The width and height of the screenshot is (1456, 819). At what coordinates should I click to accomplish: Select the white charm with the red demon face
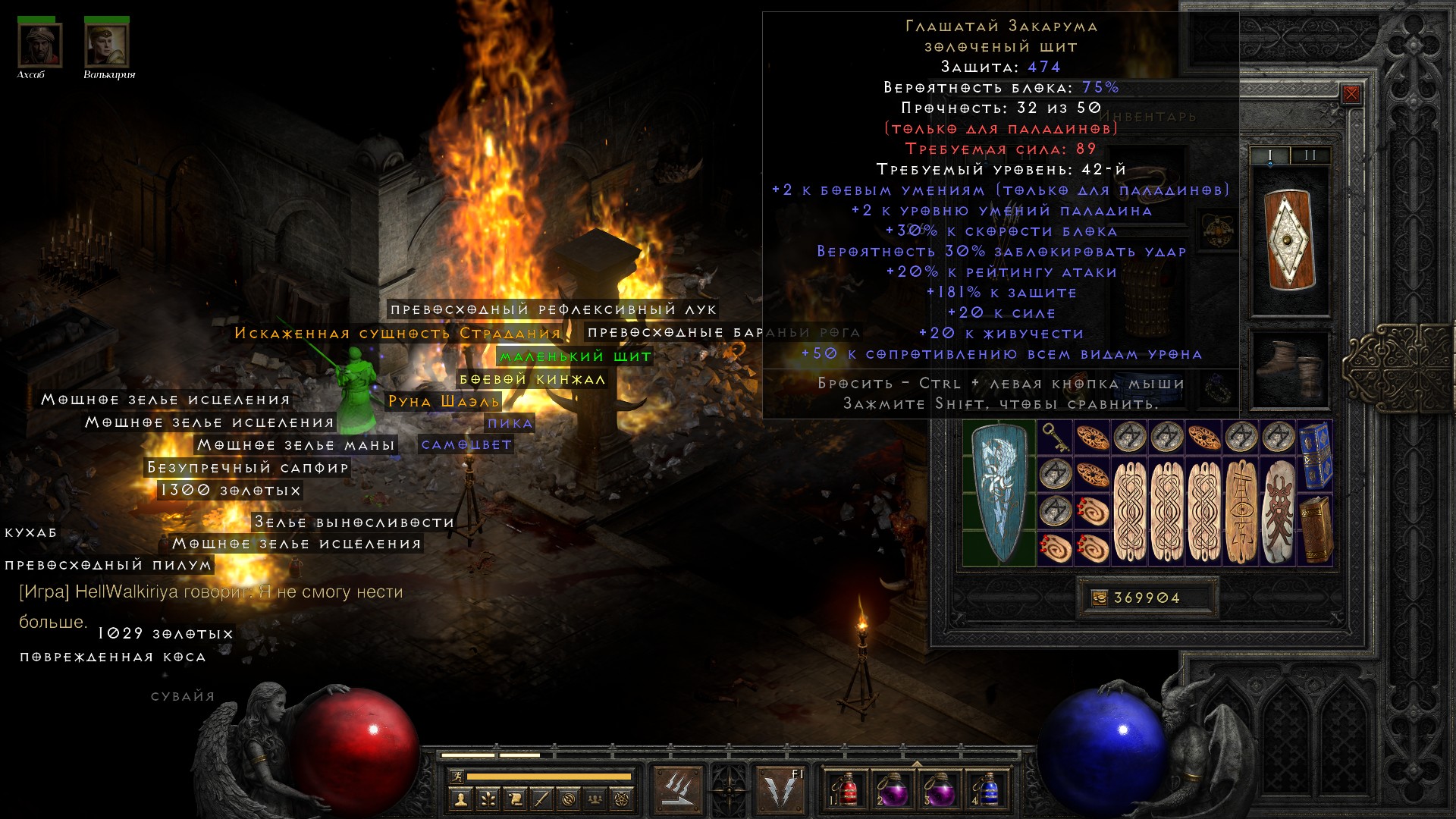pyautogui.click(x=1279, y=511)
